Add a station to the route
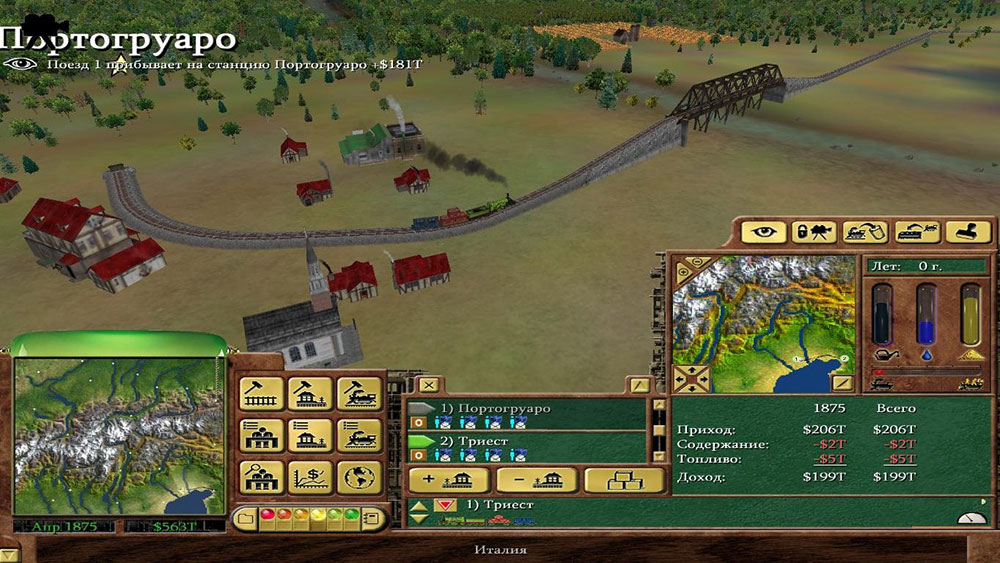The width and height of the screenshot is (1000, 563). tap(448, 480)
